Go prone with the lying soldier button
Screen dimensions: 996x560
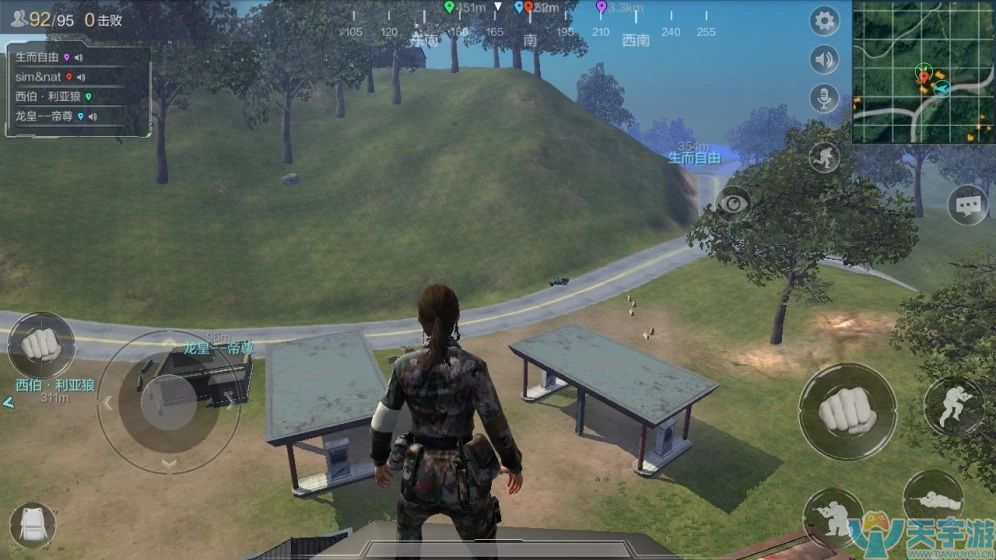coord(932,497)
